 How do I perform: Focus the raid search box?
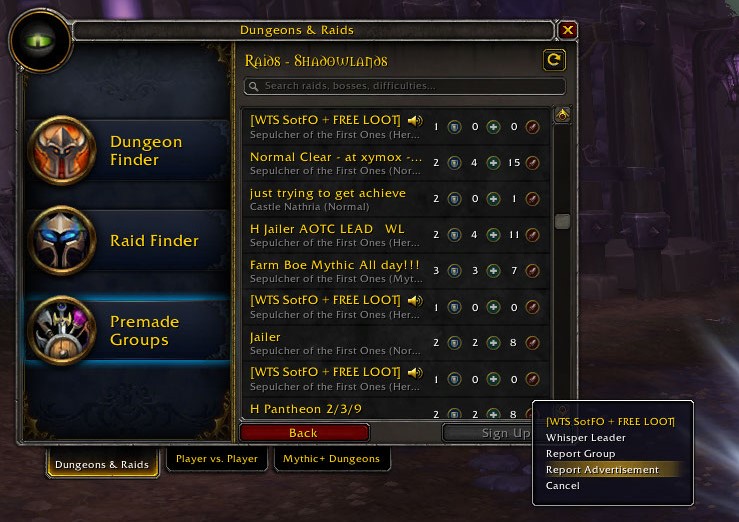tap(405, 86)
